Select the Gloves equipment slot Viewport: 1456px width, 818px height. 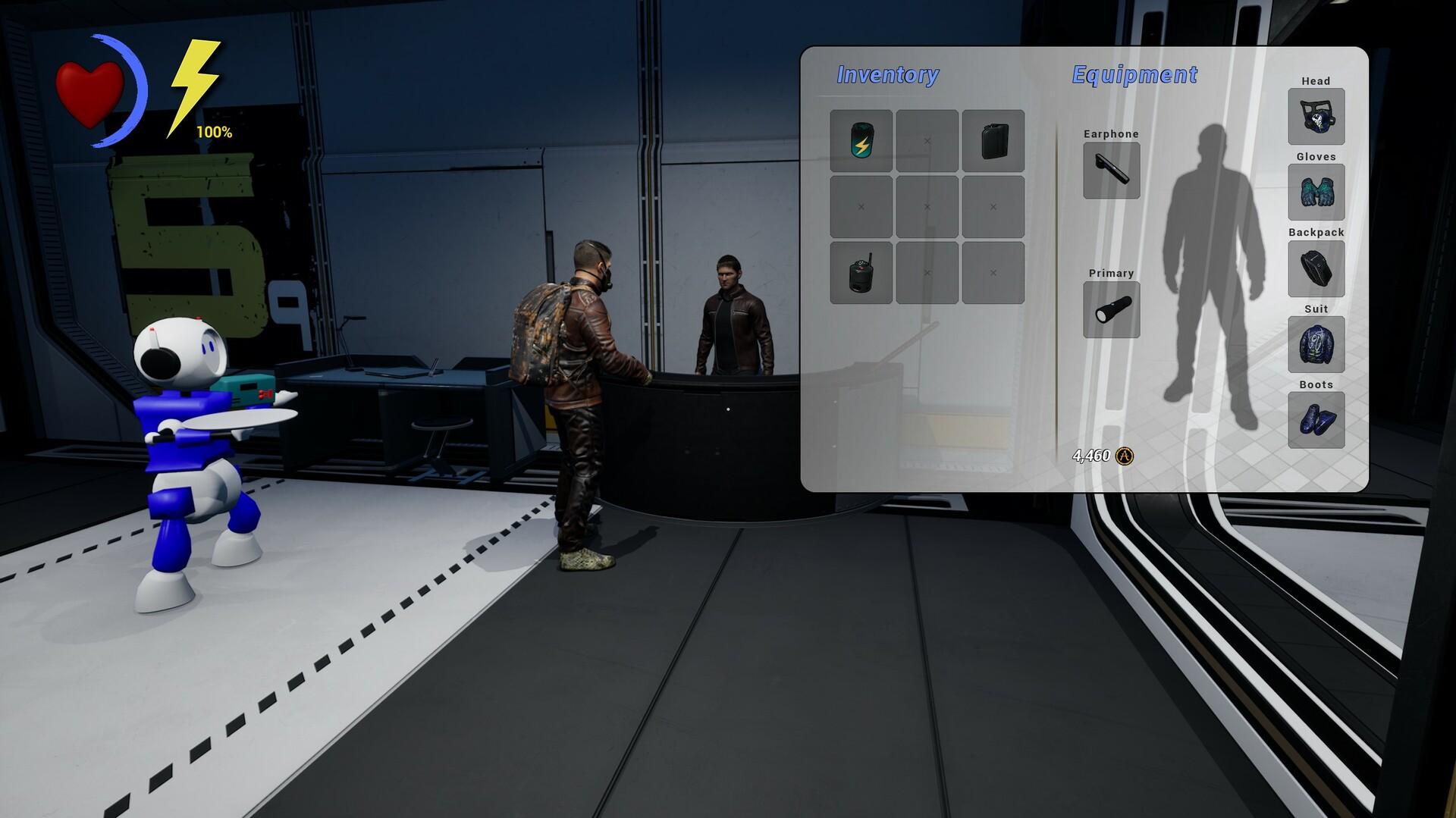(x=1316, y=193)
